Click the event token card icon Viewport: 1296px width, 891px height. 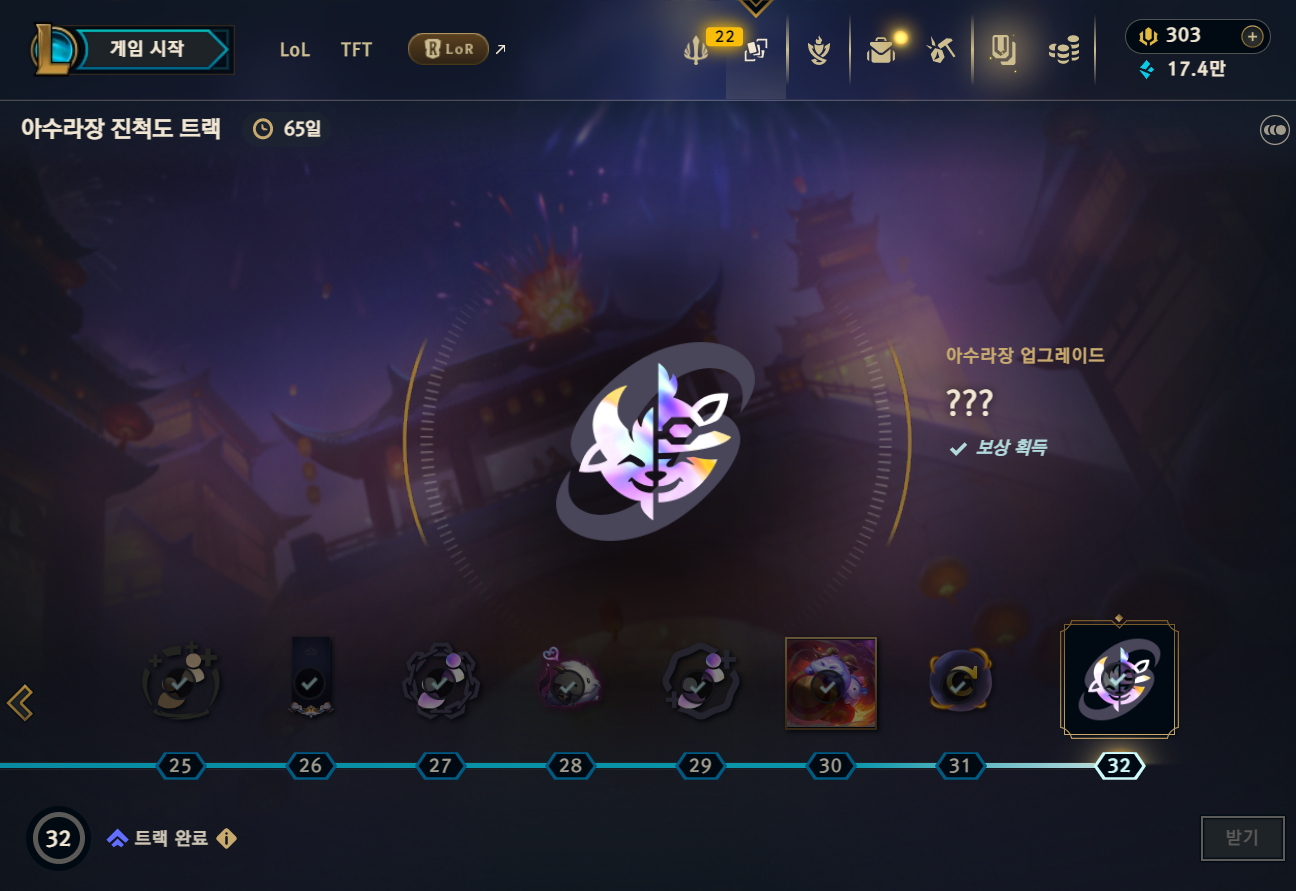pos(1002,50)
